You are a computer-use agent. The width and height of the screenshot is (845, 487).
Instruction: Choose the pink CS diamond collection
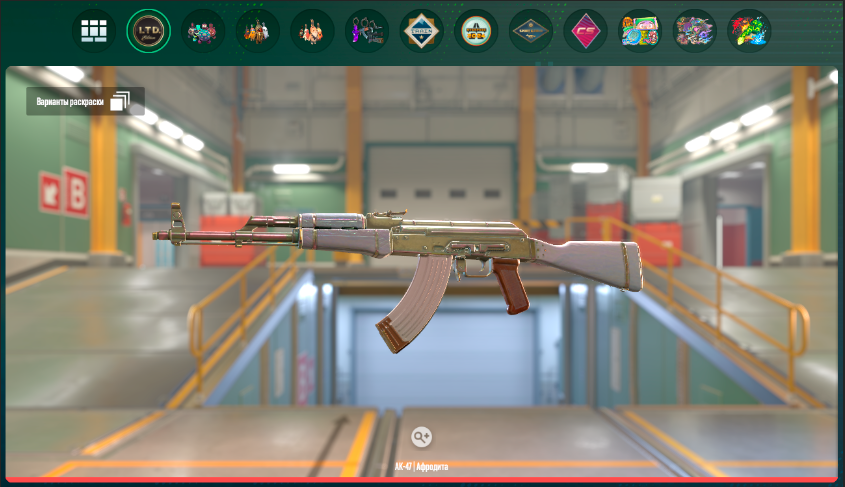point(585,32)
